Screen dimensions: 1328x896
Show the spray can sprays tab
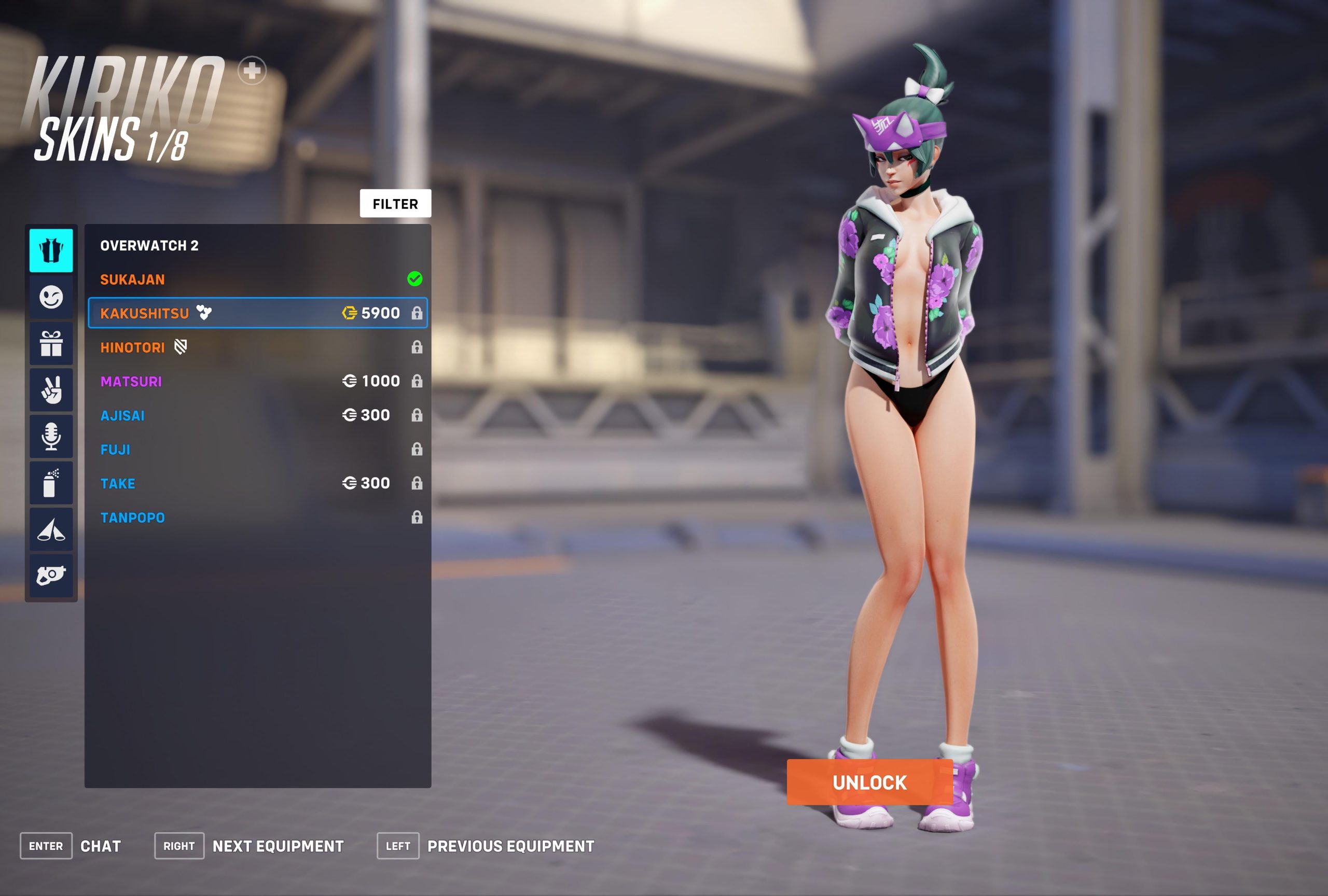pos(51,483)
